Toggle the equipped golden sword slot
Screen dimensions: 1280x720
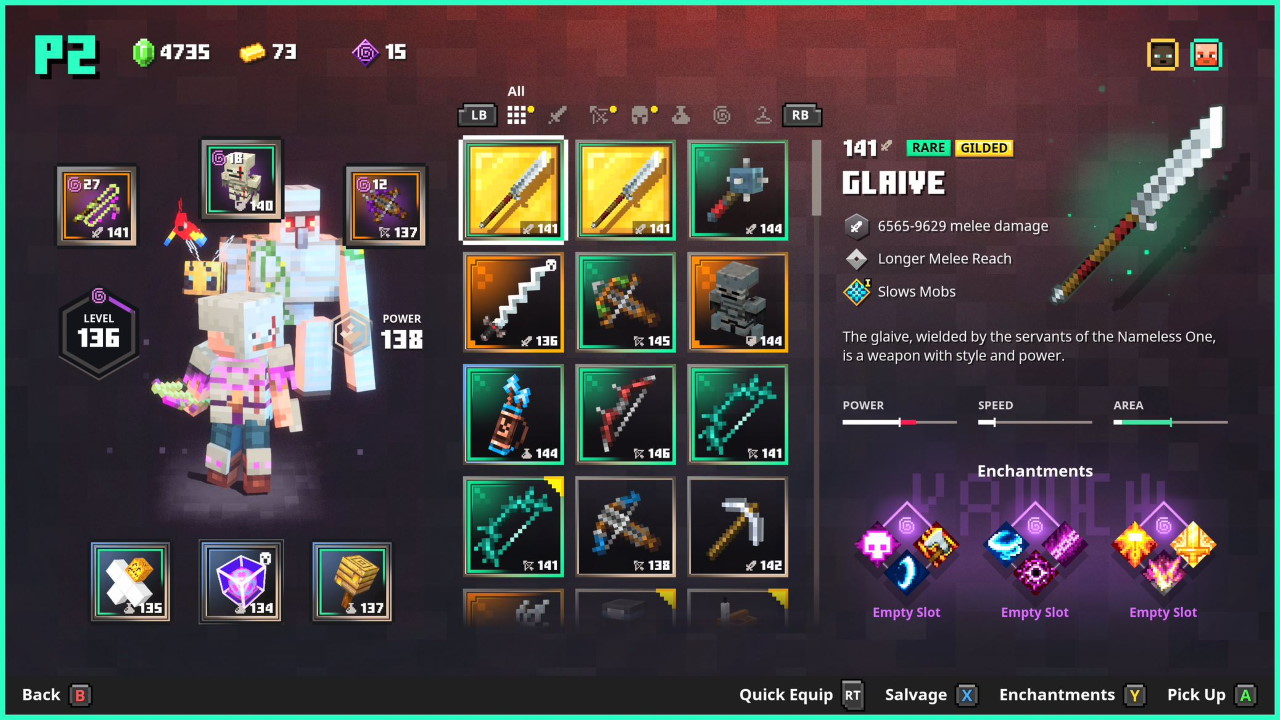tap(513, 190)
